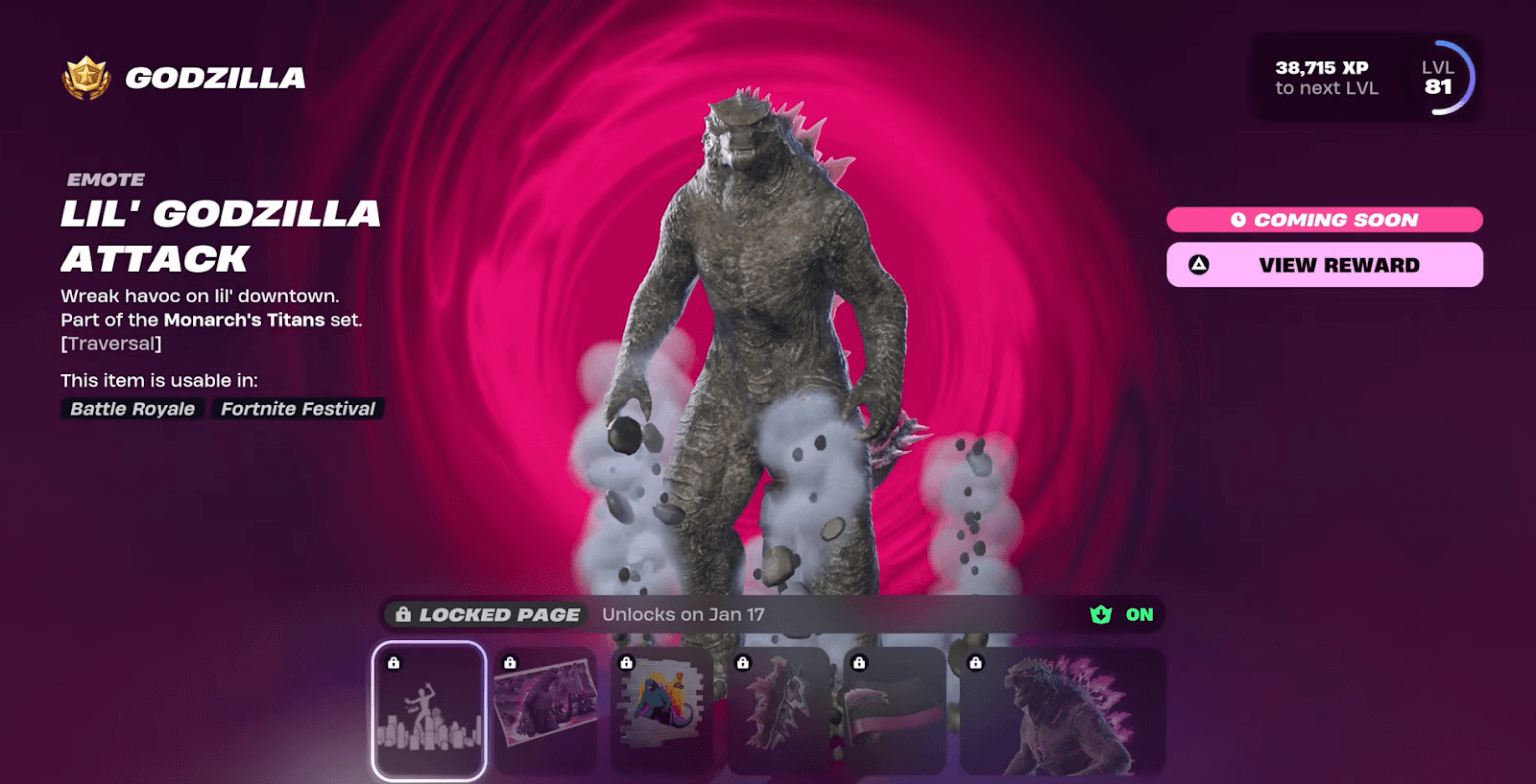Select the Fortnite Festival tag

tap(297, 409)
